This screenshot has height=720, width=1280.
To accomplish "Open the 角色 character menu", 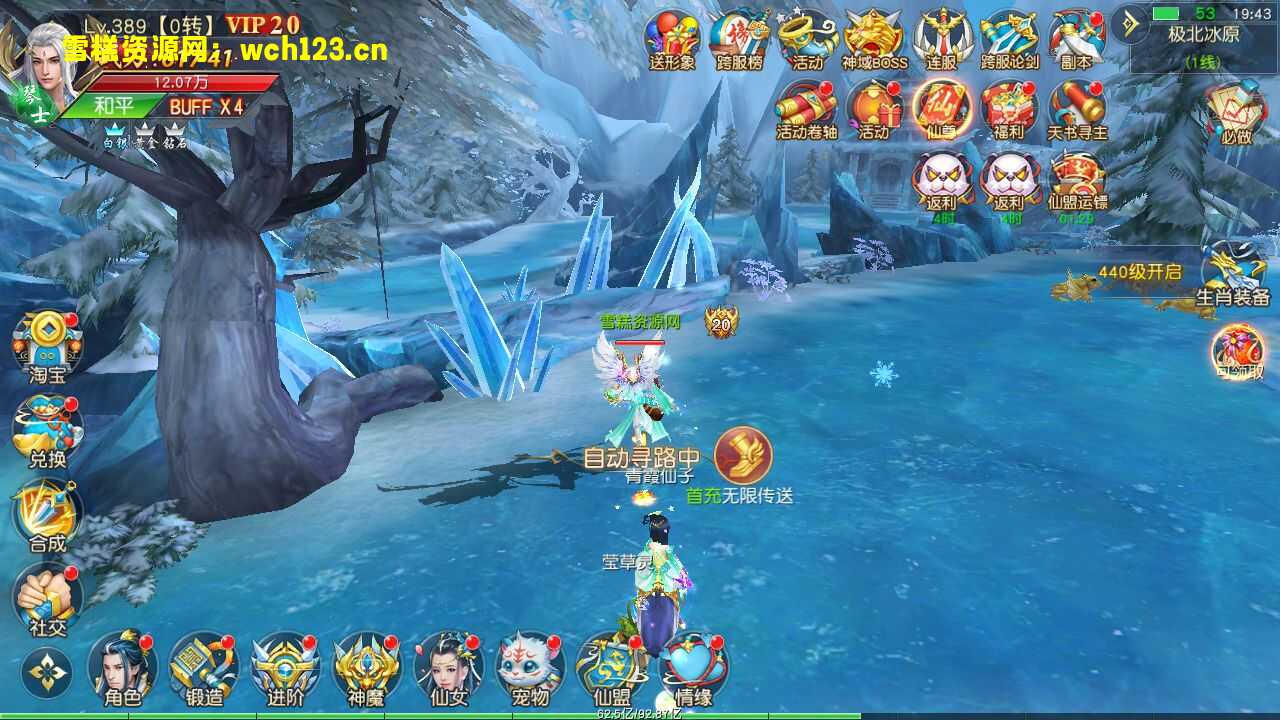I will (123, 667).
